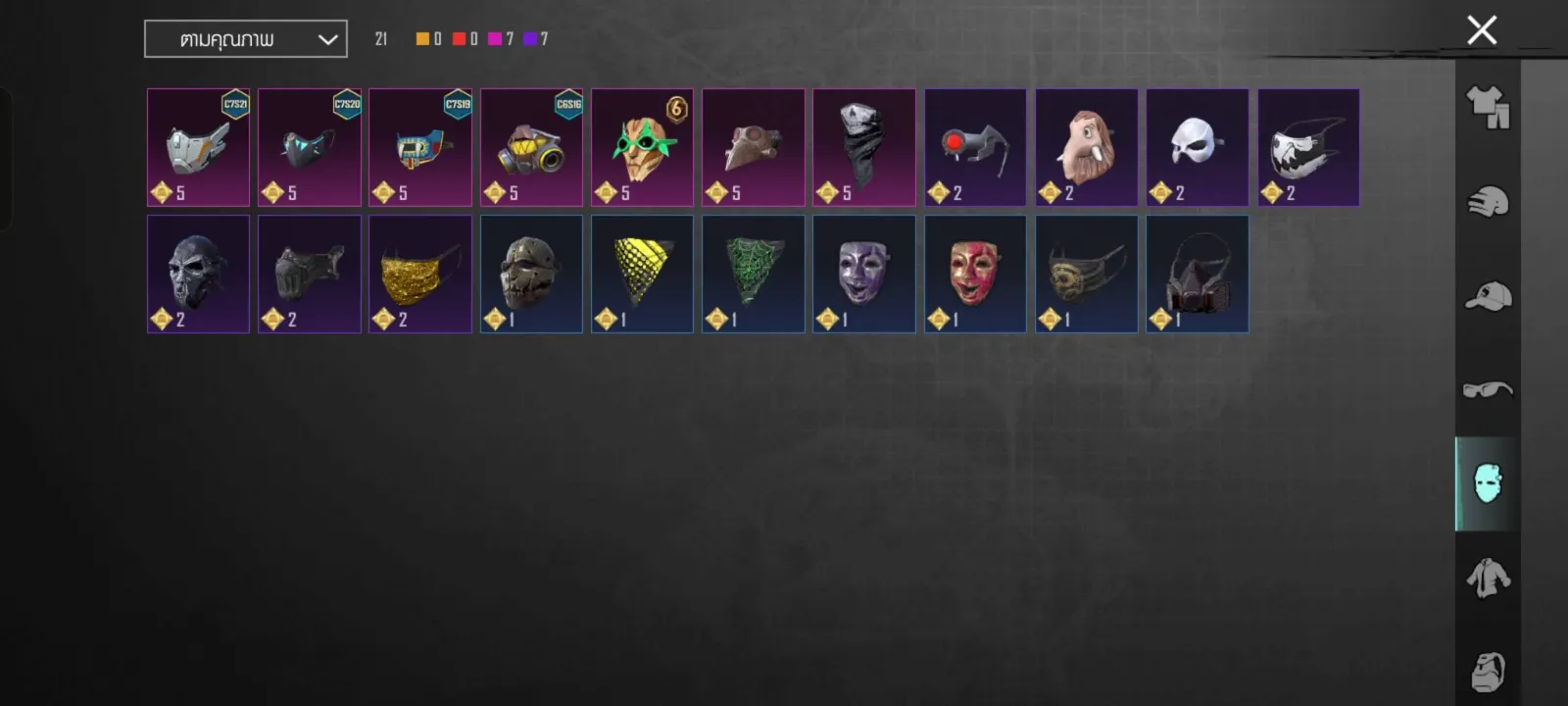Image resolution: width=1568 pixels, height=706 pixels.
Task: Switch to the glasses category tab
Action: click(x=1488, y=389)
